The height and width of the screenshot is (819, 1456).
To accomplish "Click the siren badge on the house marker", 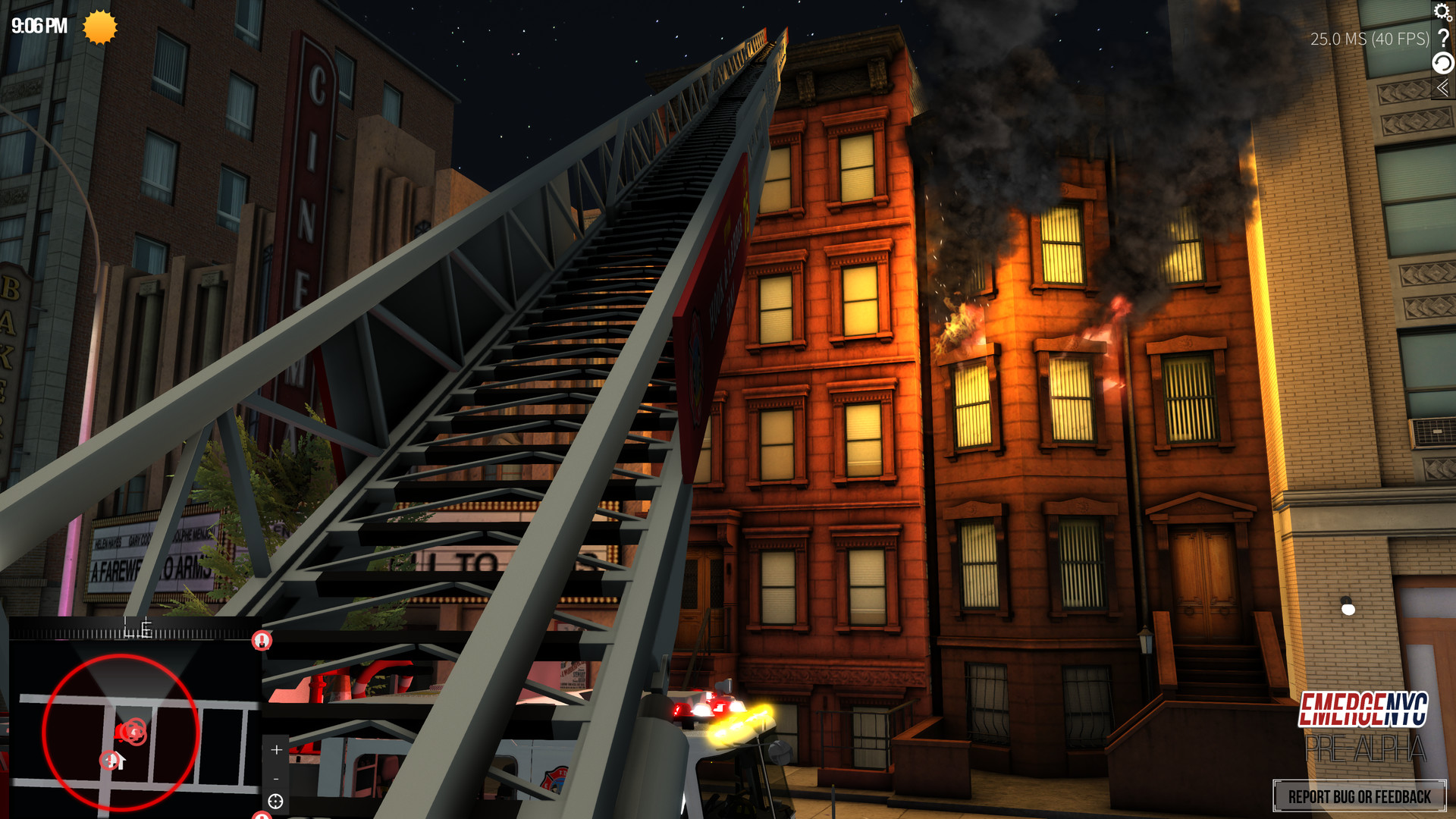I will coord(109,760).
